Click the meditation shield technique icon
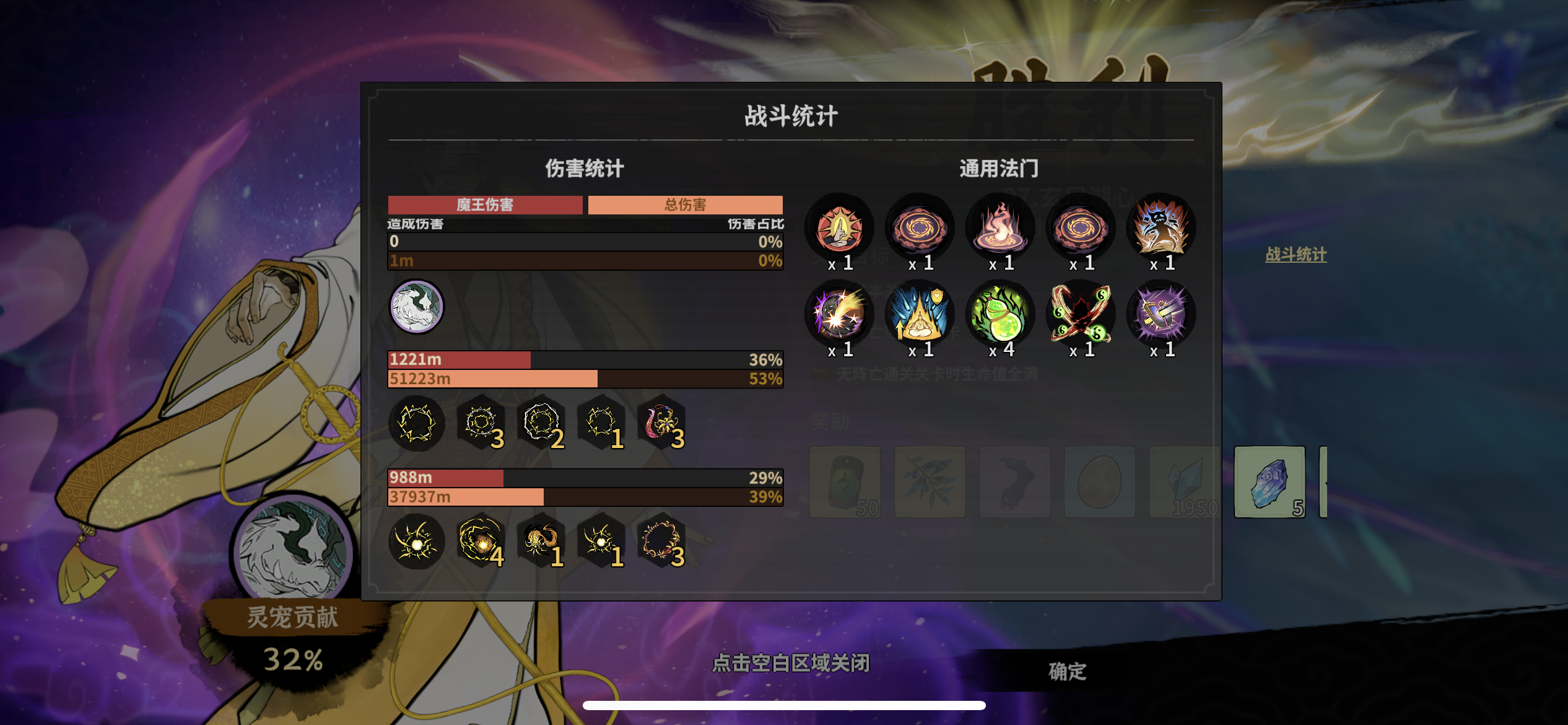The image size is (1568, 725). point(920,314)
